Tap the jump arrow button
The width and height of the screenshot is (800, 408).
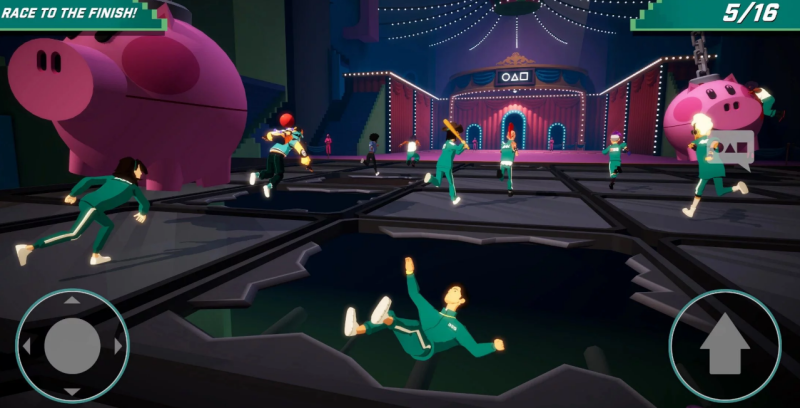[x=725, y=346]
